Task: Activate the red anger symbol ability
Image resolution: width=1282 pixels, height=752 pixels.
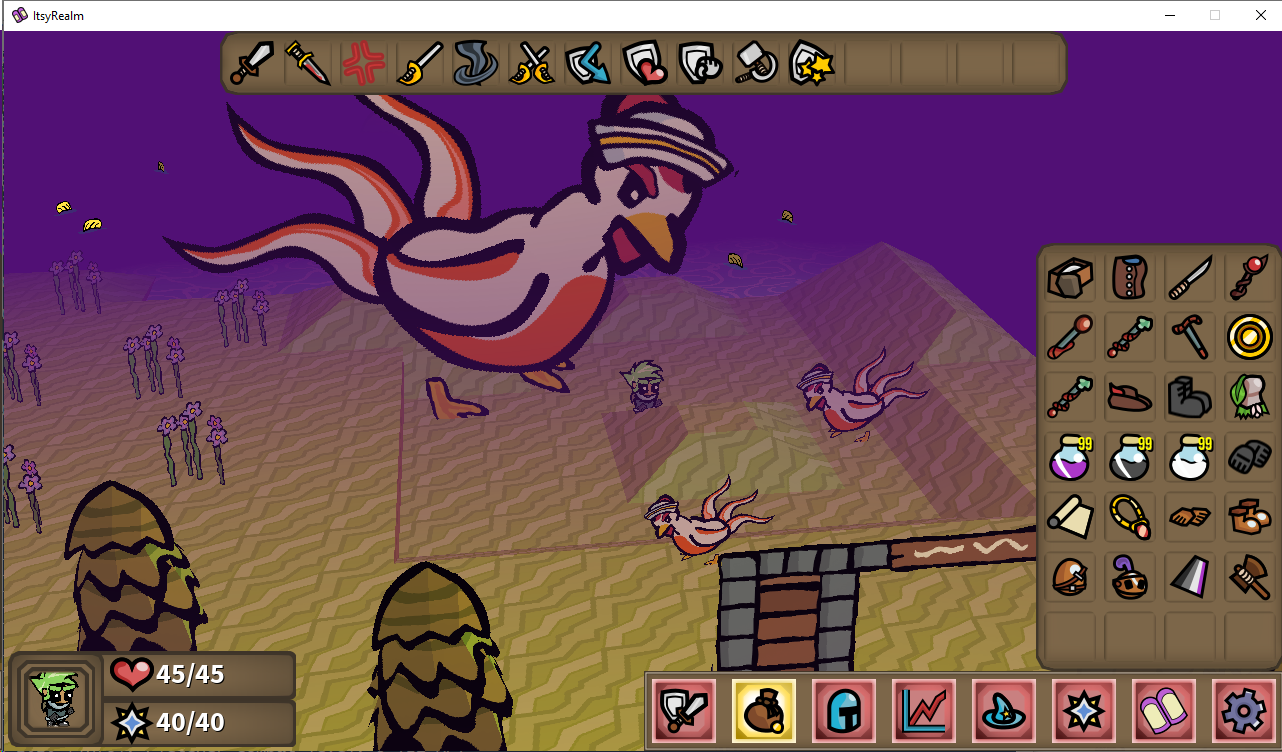Action: click(x=364, y=64)
